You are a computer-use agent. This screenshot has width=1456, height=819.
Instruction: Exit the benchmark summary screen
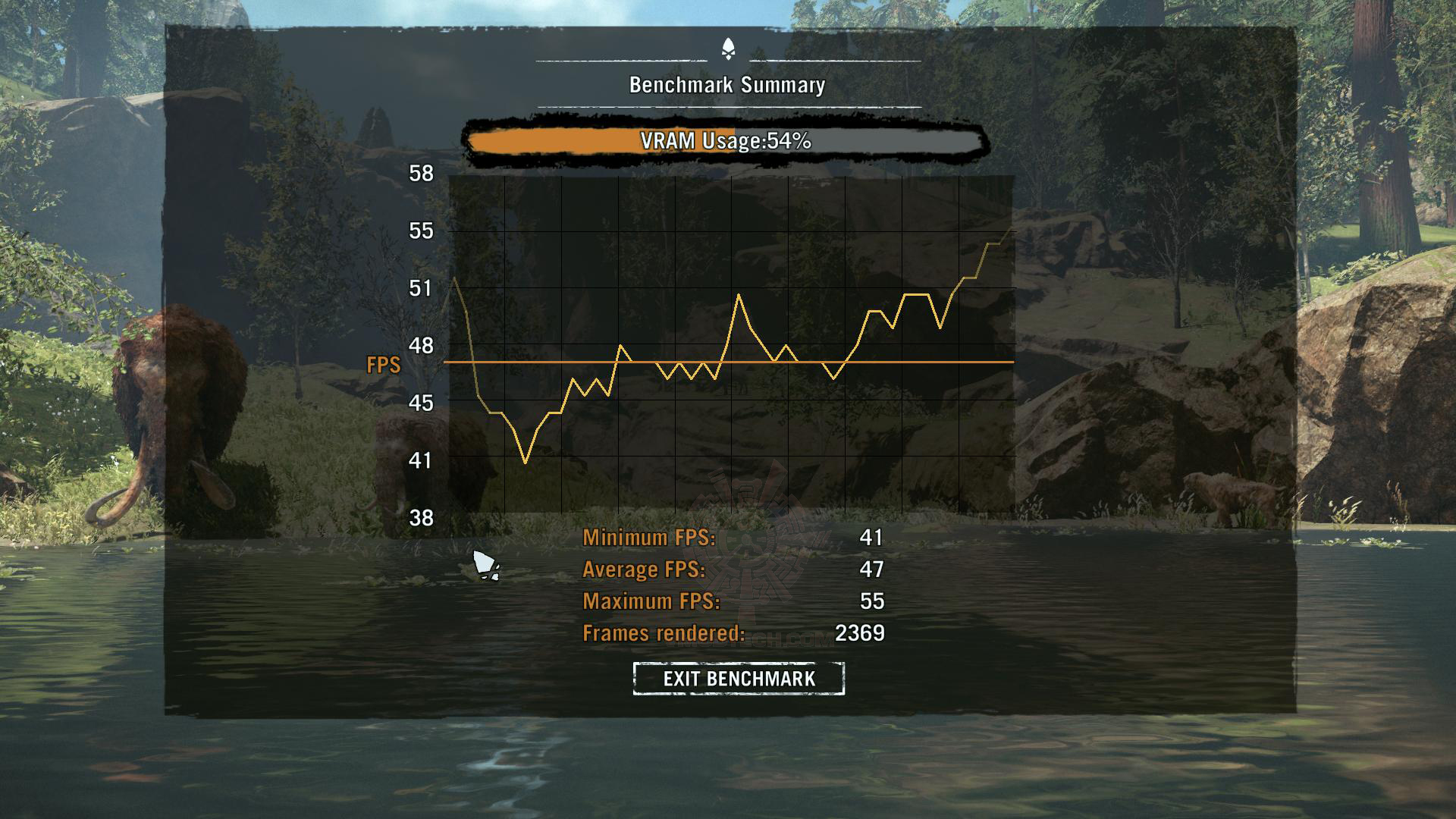[739, 678]
